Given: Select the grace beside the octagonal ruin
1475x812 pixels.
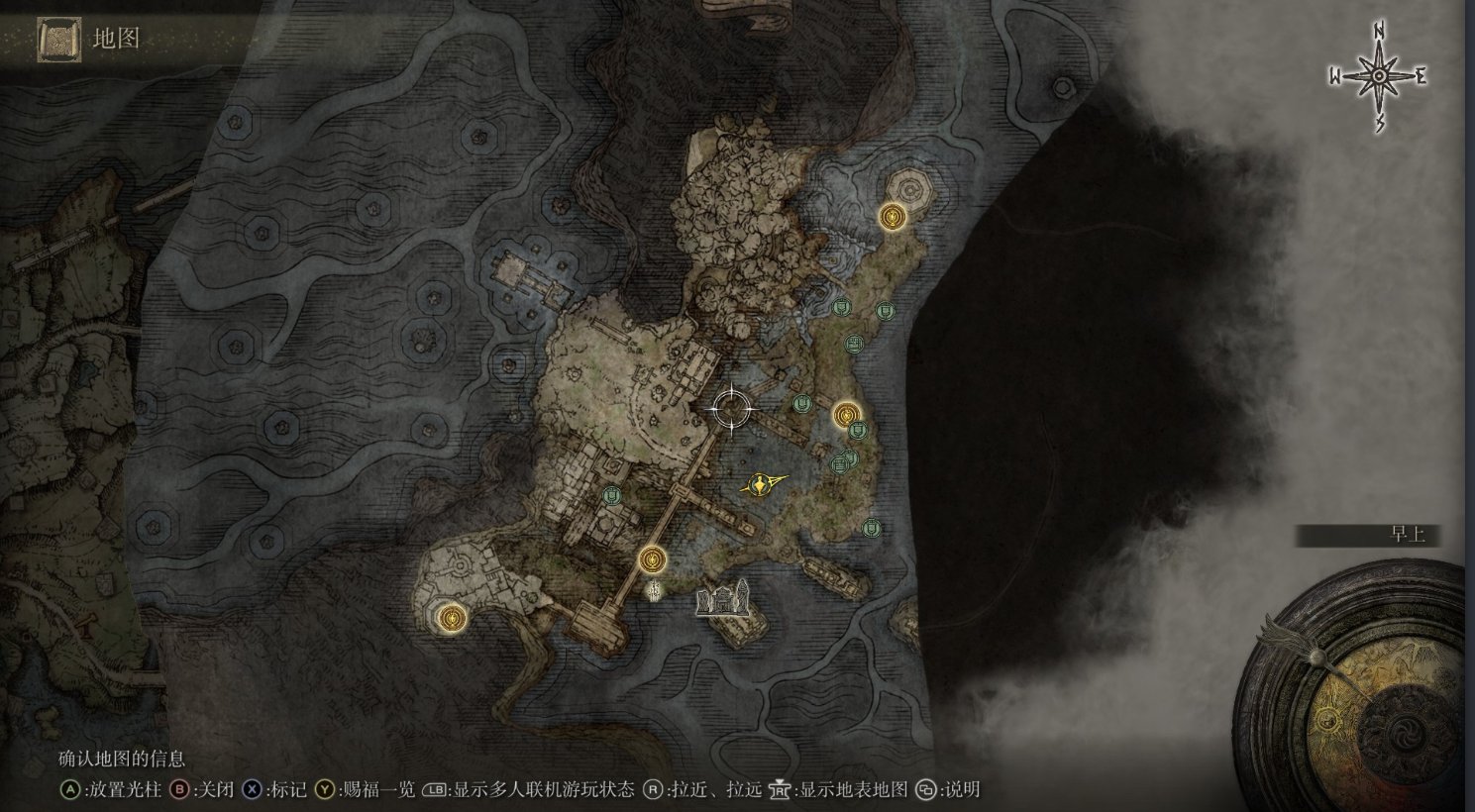Looking at the screenshot, I should 893,216.
